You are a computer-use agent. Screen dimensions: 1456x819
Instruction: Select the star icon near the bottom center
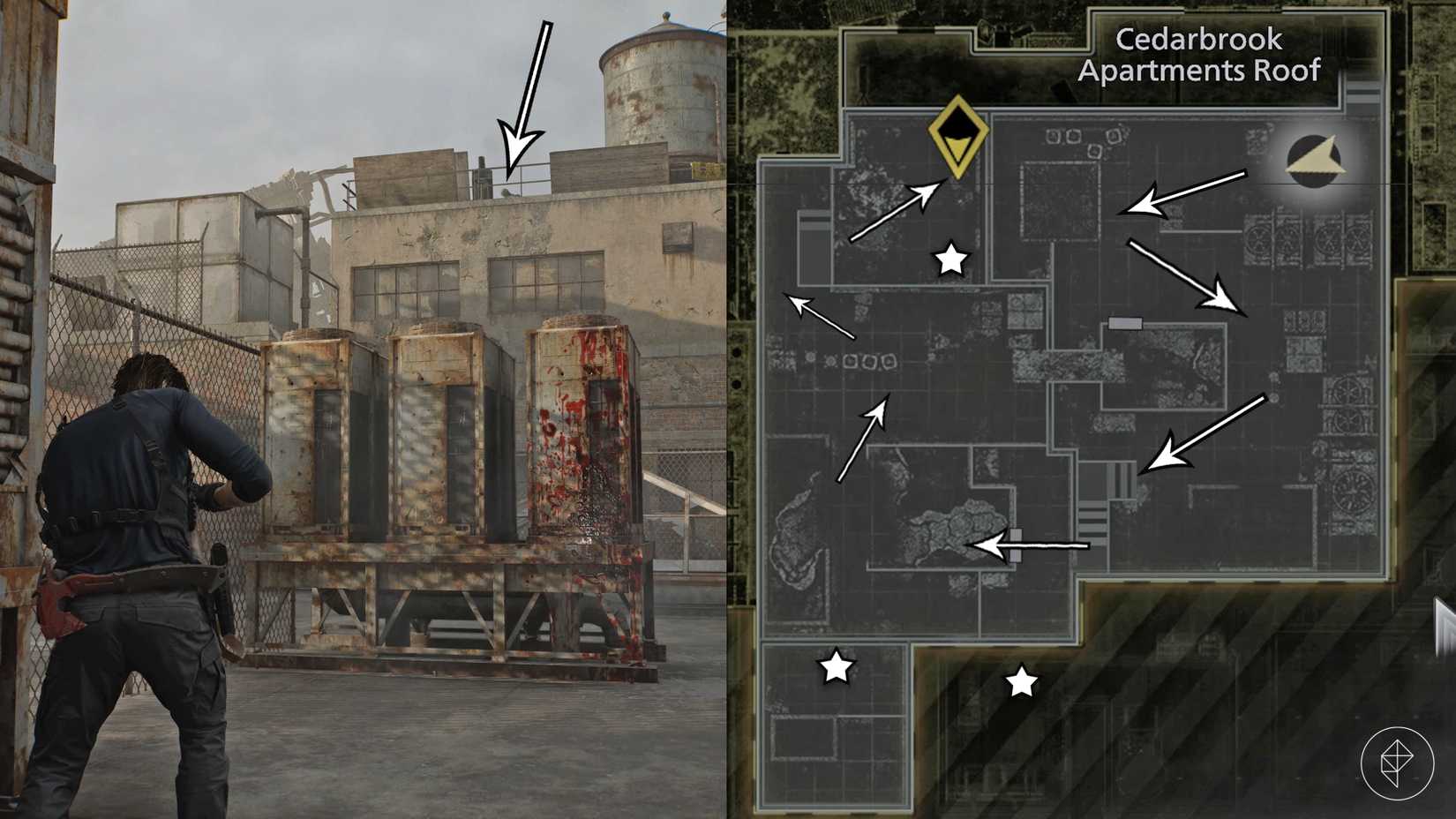pos(1022,680)
